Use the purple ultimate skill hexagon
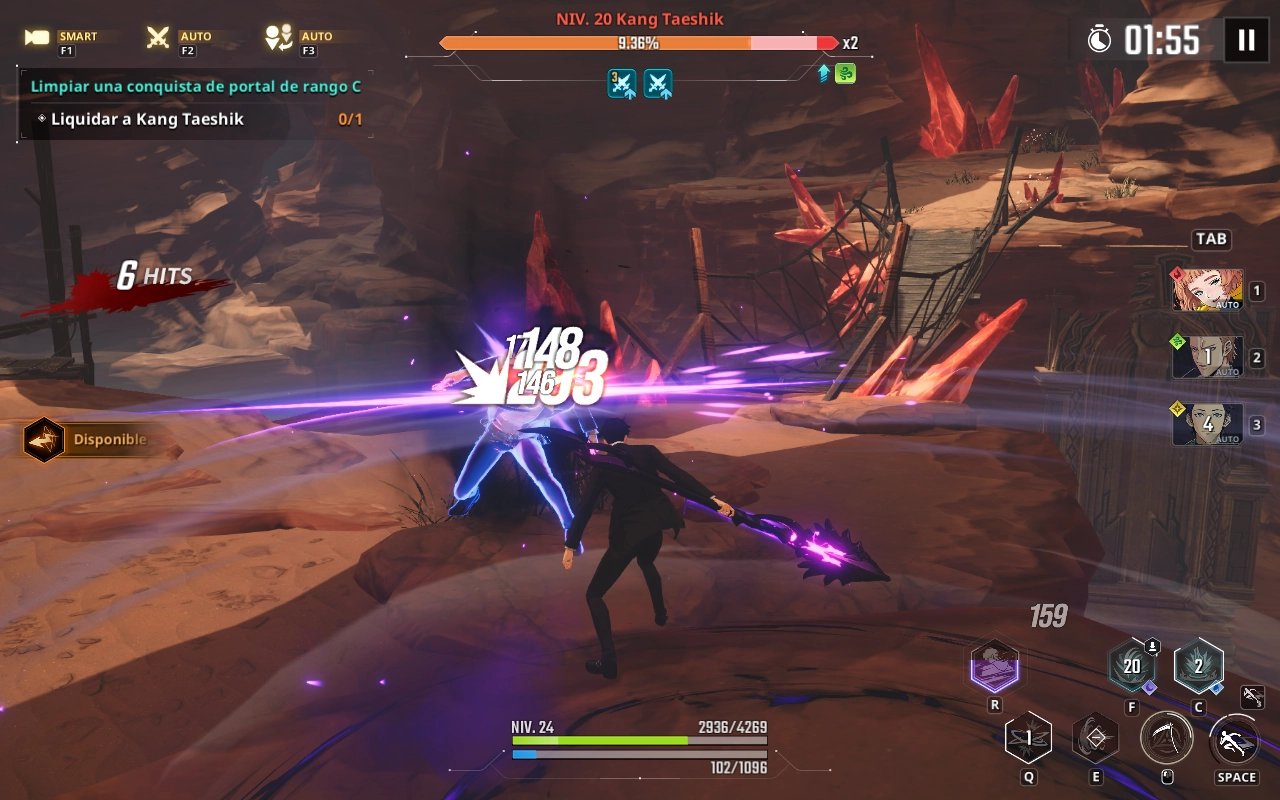 coord(995,667)
